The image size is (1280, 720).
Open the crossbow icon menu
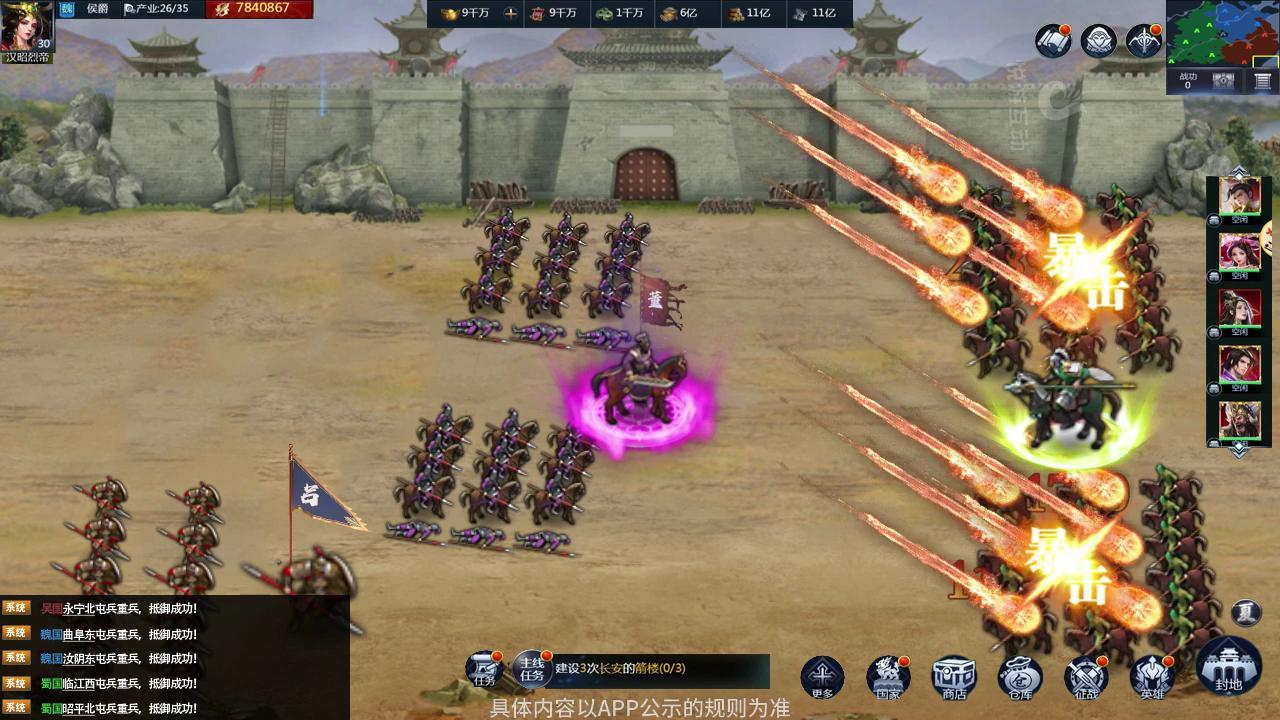coord(1144,41)
